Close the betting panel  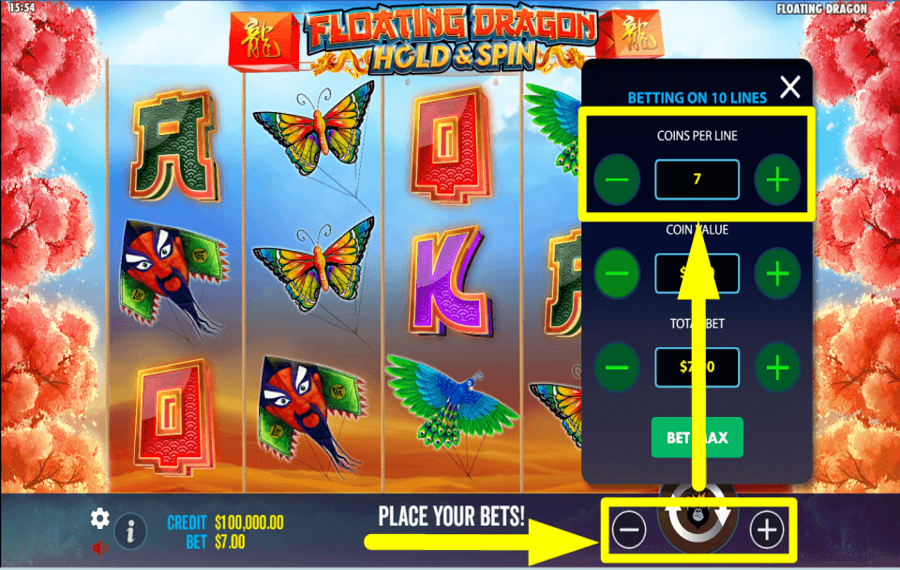pyautogui.click(x=790, y=88)
